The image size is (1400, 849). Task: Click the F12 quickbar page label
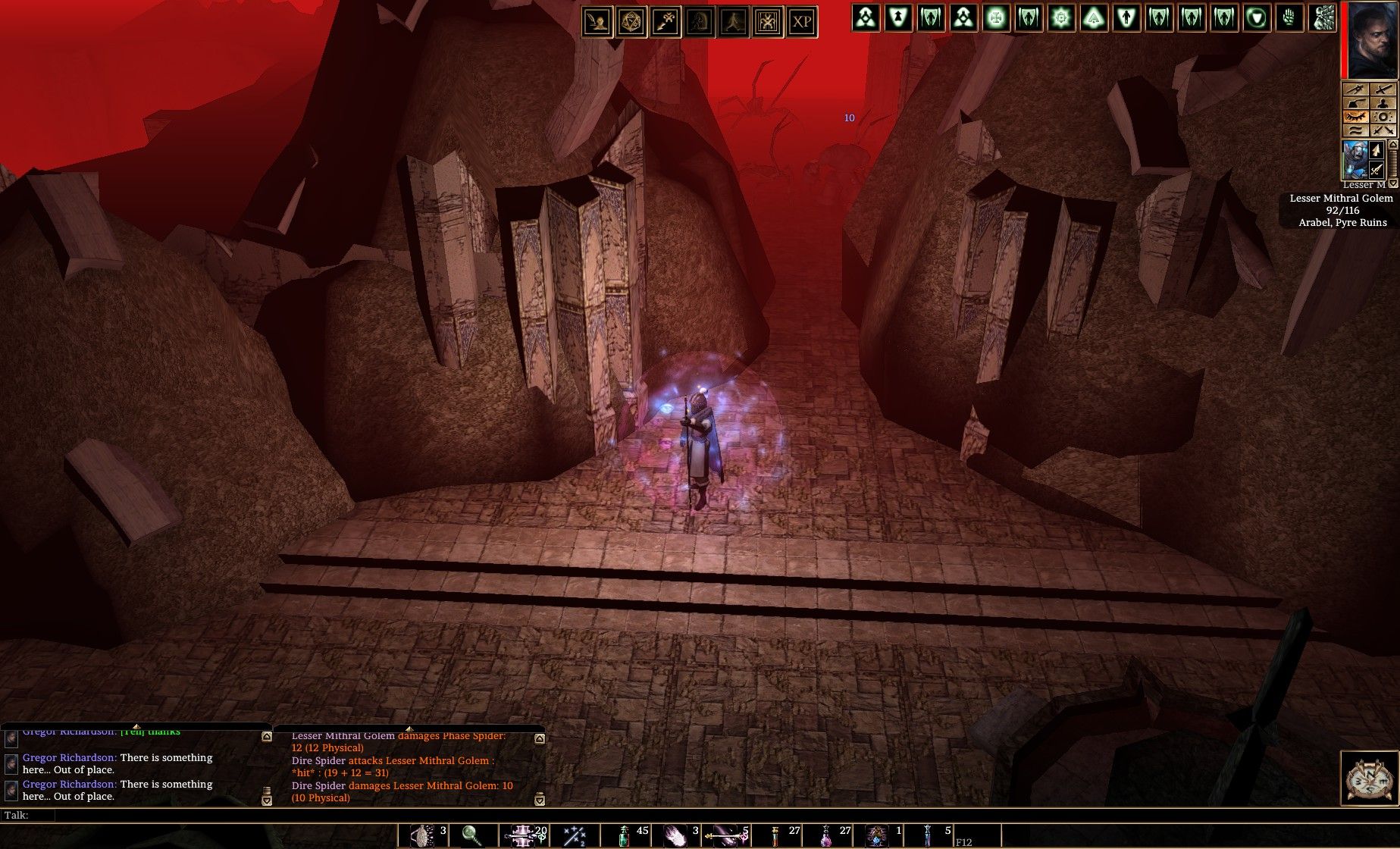tap(964, 841)
